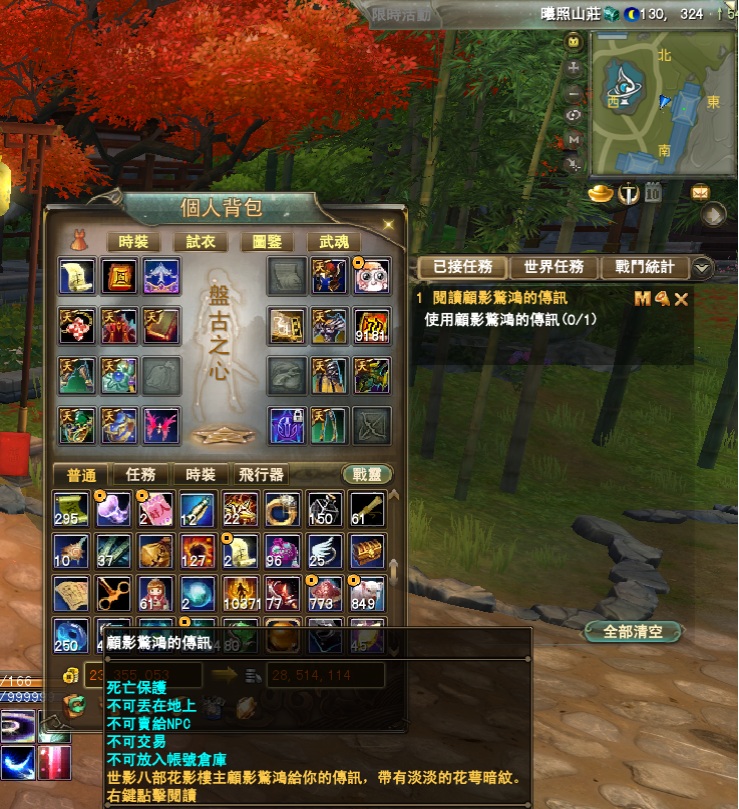Click the 戰靈 button
739x809 pixels.
pyautogui.click(x=366, y=475)
